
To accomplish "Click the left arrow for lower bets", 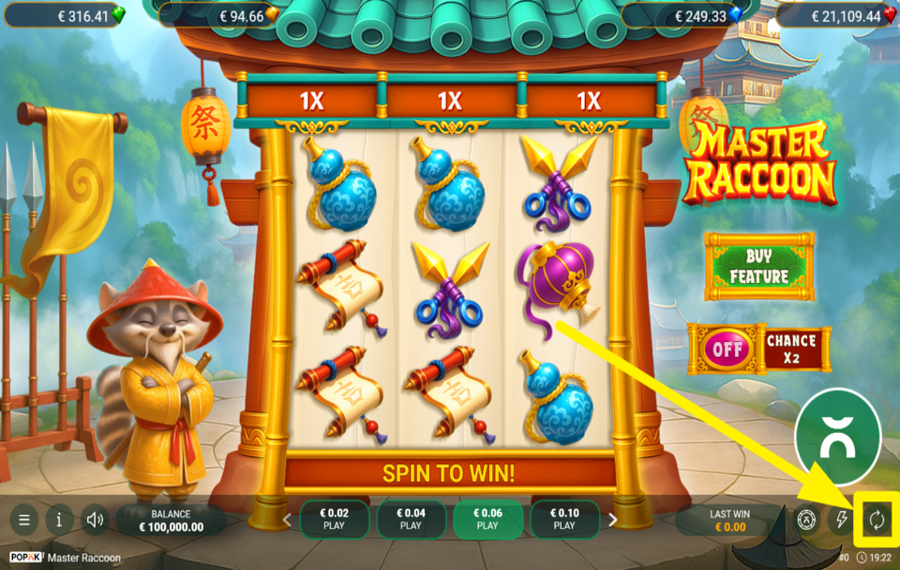I will tap(288, 520).
